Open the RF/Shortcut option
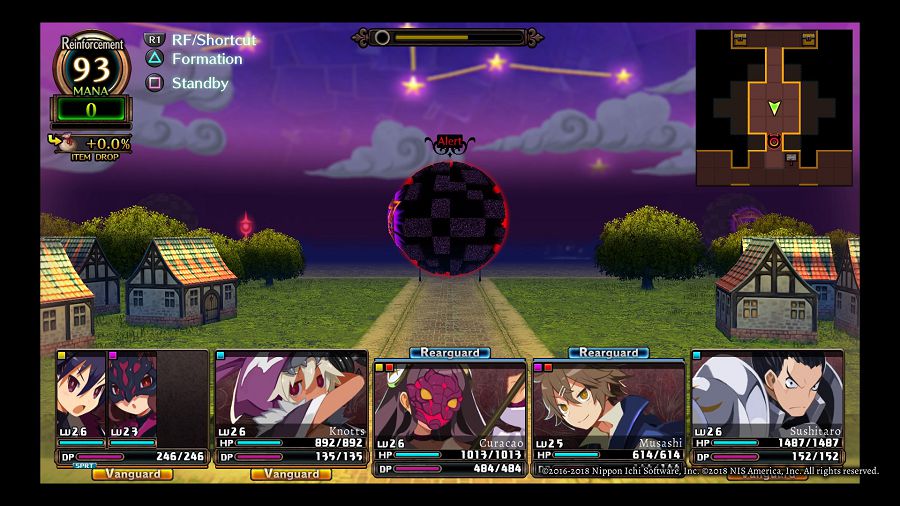 tap(213, 40)
